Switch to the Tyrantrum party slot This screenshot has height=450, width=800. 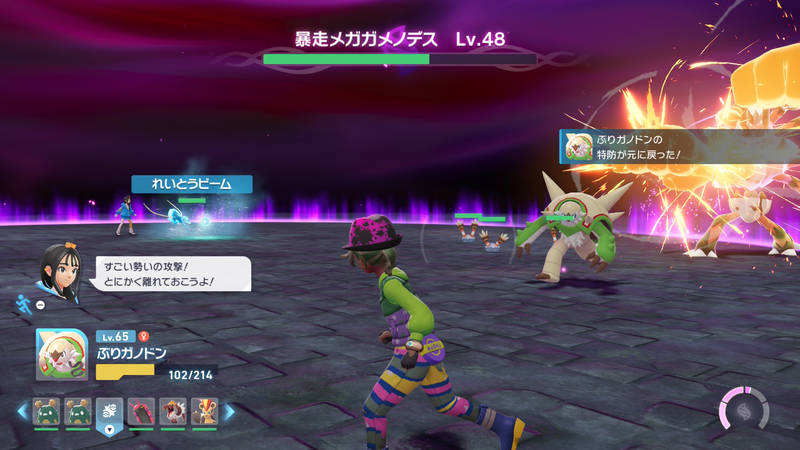172,411
